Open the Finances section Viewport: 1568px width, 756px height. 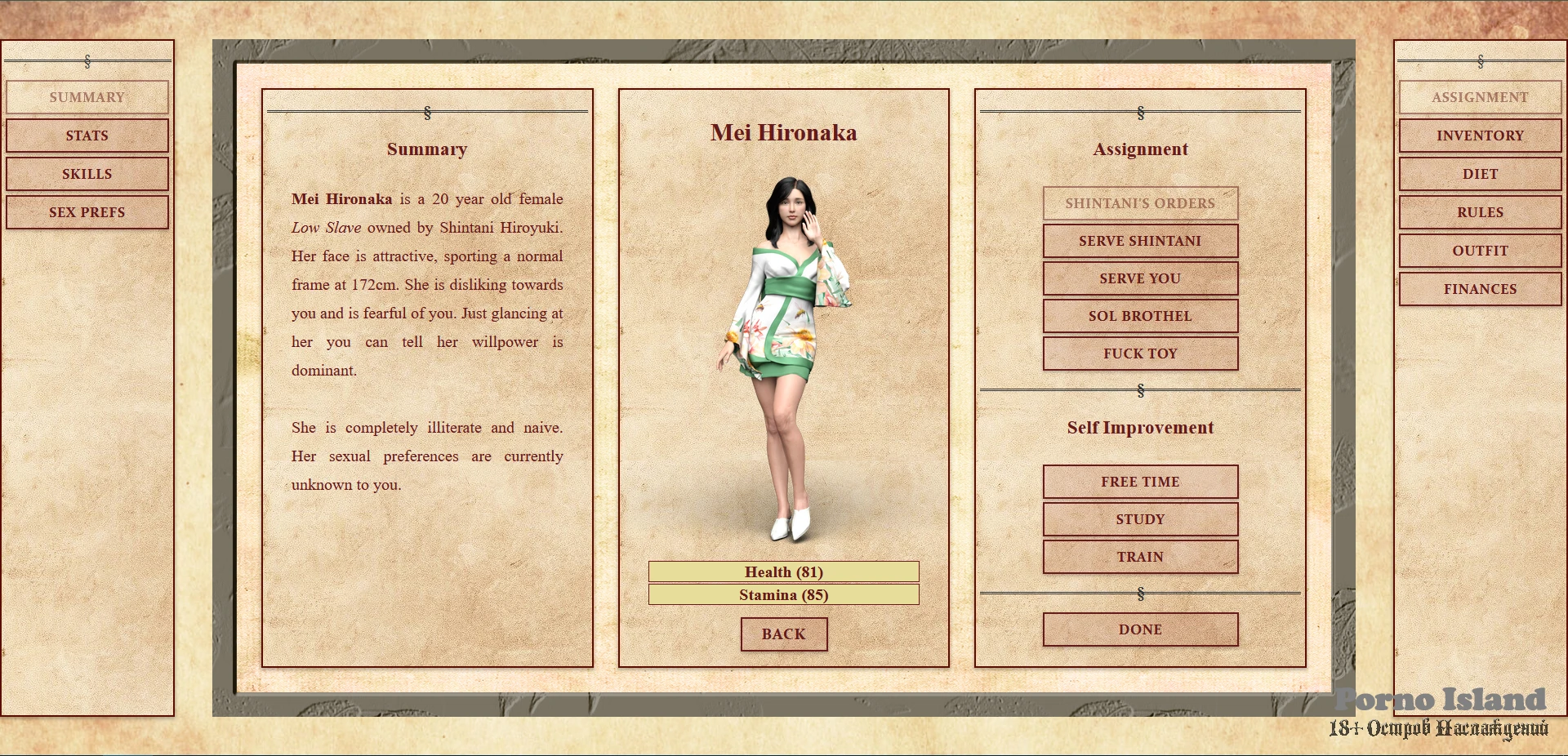tap(1480, 289)
